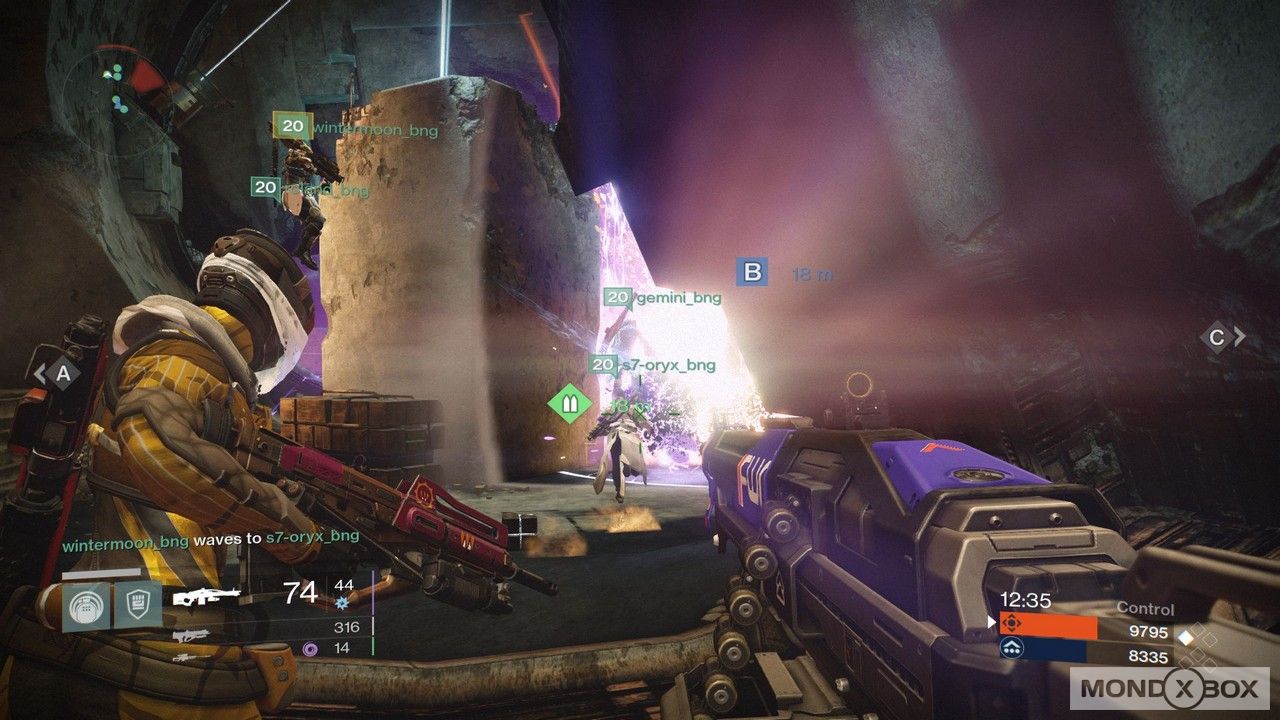The width and height of the screenshot is (1280, 720).
Task: Activate the melee ability icon
Action: point(137,608)
